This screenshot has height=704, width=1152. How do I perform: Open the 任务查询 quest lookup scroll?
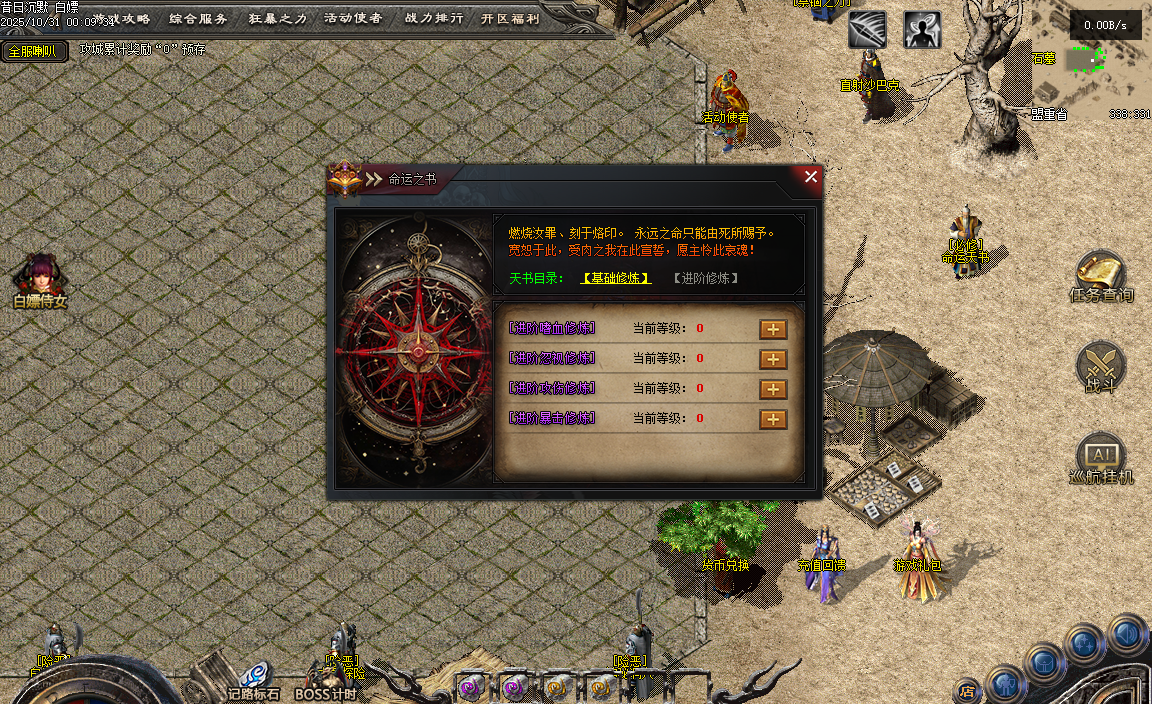pyautogui.click(x=1100, y=276)
